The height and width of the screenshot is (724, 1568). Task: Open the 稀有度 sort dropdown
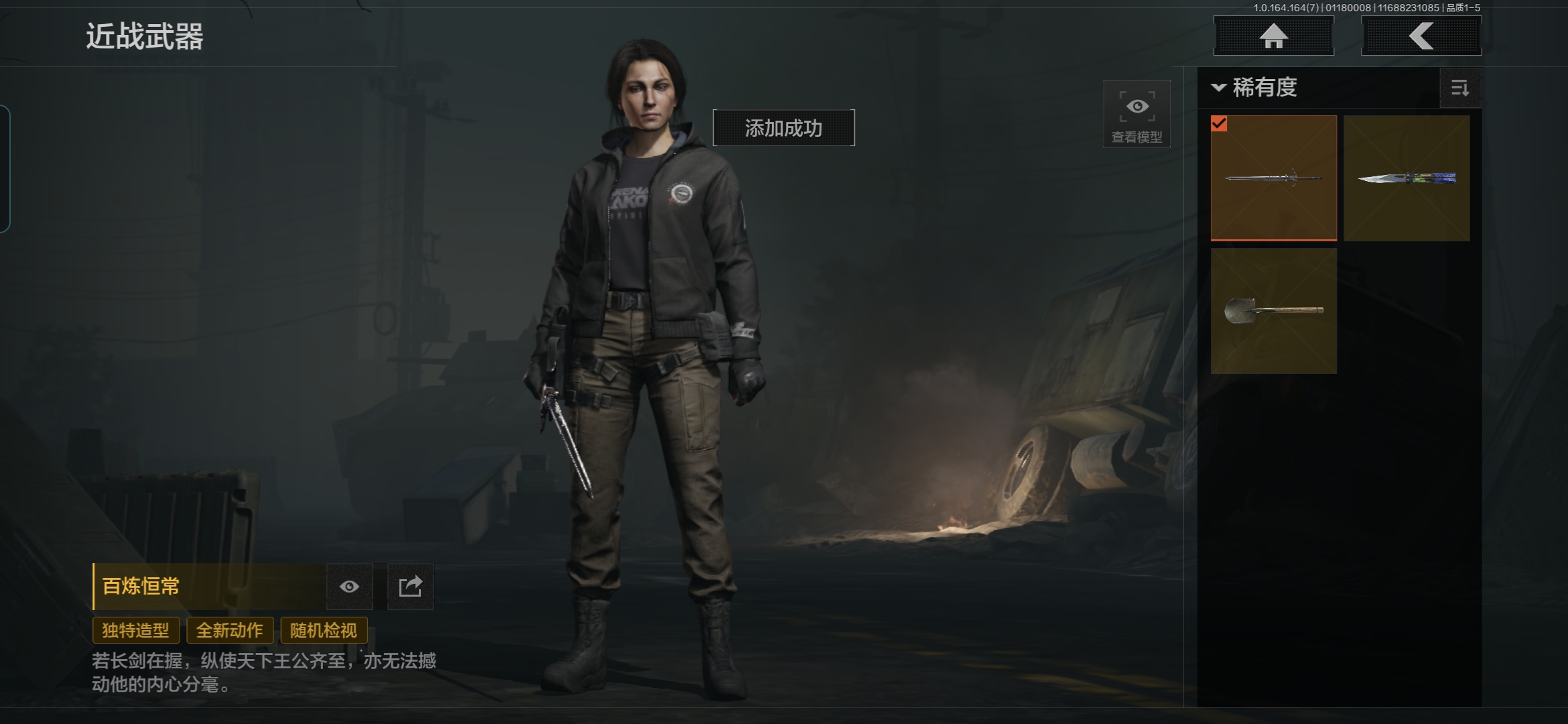[x=1254, y=88]
